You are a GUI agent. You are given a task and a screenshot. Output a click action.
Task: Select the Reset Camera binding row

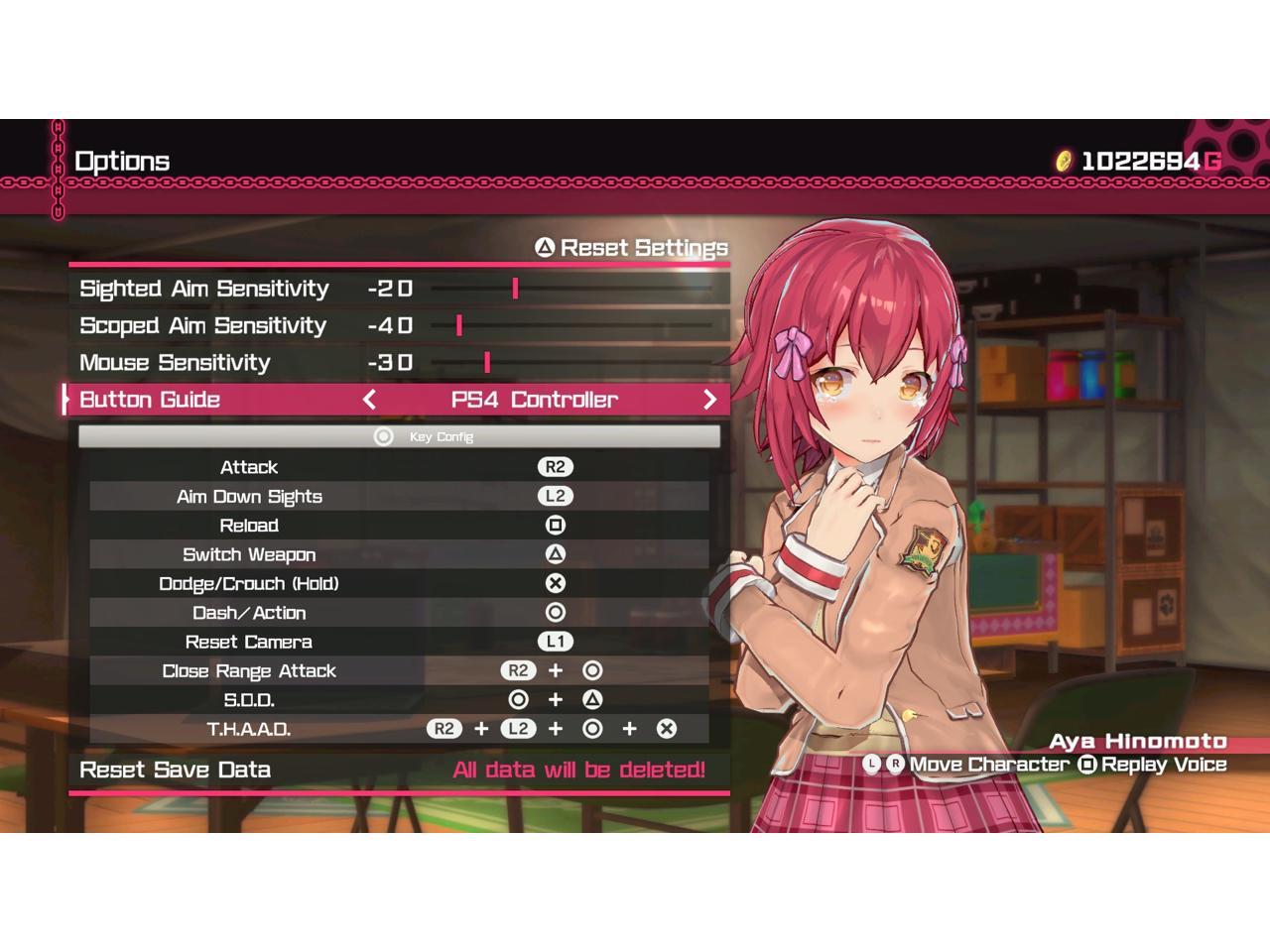(399, 642)
